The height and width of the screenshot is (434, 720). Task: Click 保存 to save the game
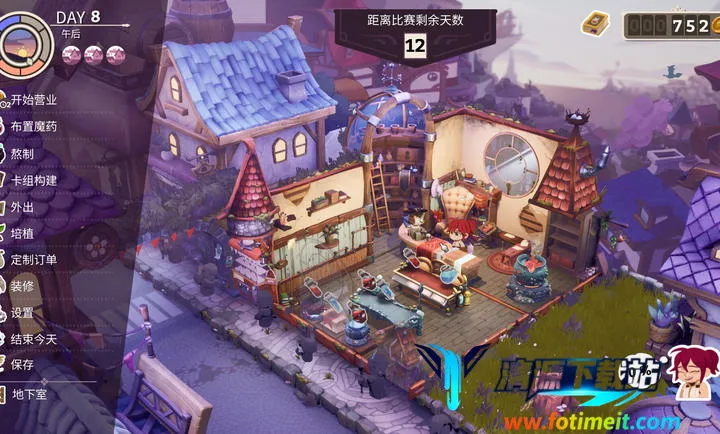click(22, 365)
